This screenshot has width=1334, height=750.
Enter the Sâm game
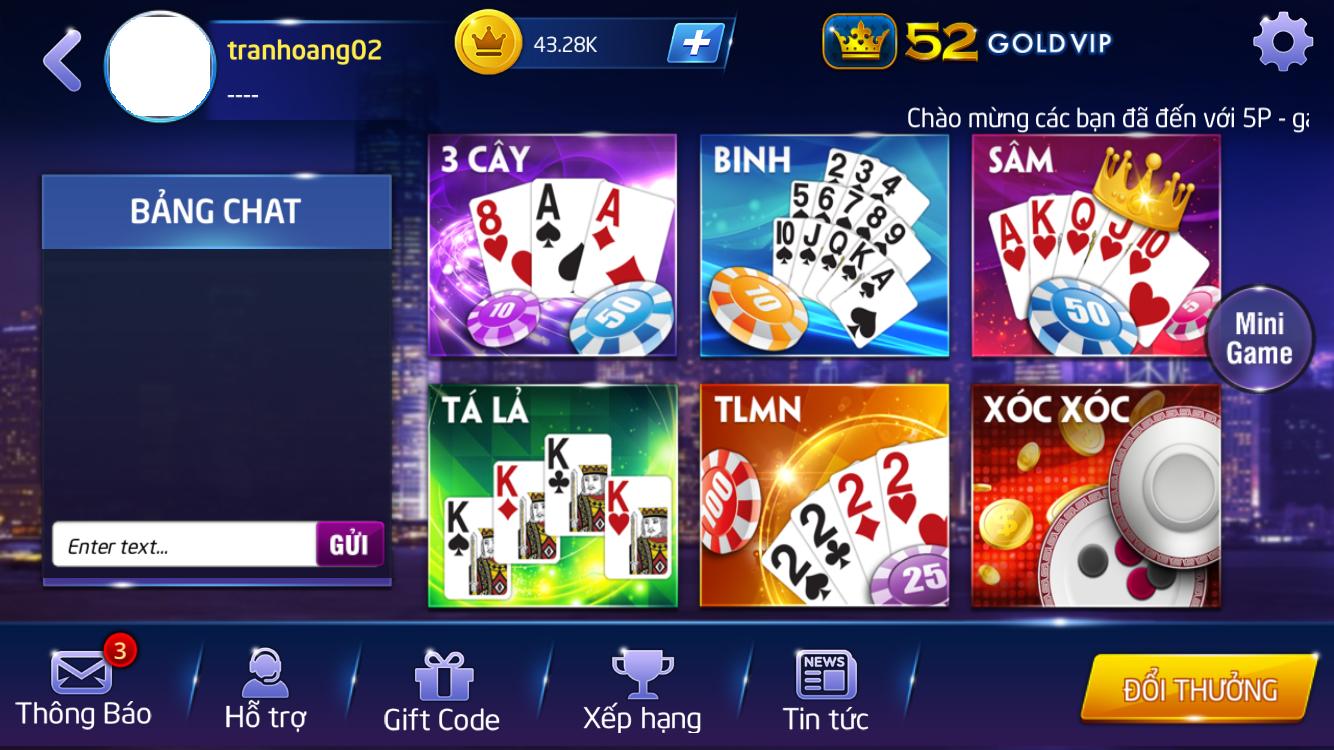[x=1097, y=245]
